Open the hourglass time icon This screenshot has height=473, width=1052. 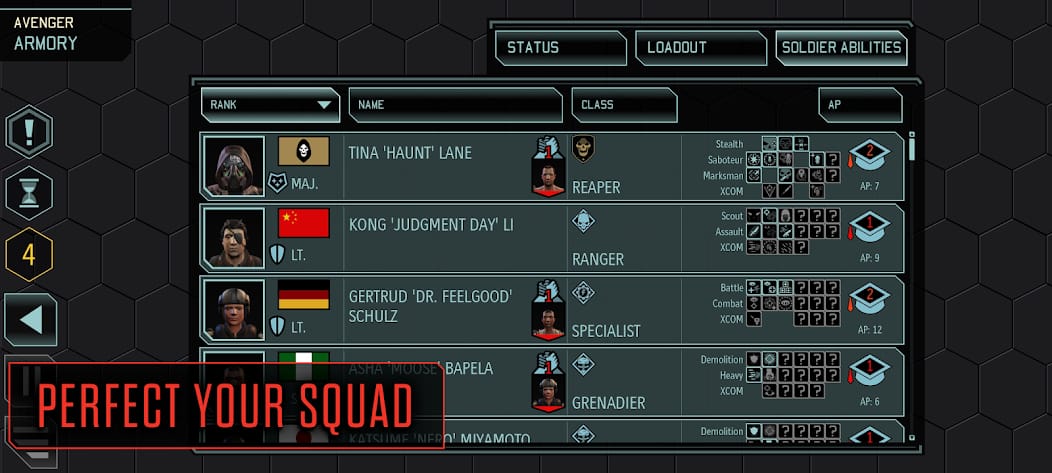[x=29, y=193]
